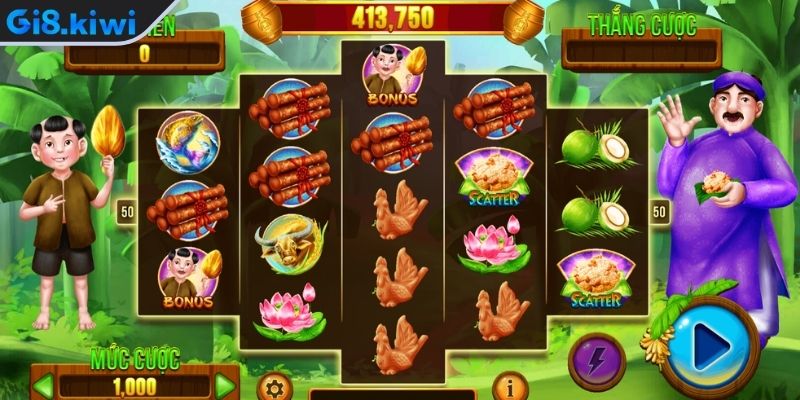
Task: Activate the purple lightning turbo button
Action: [x=596, y=360]
